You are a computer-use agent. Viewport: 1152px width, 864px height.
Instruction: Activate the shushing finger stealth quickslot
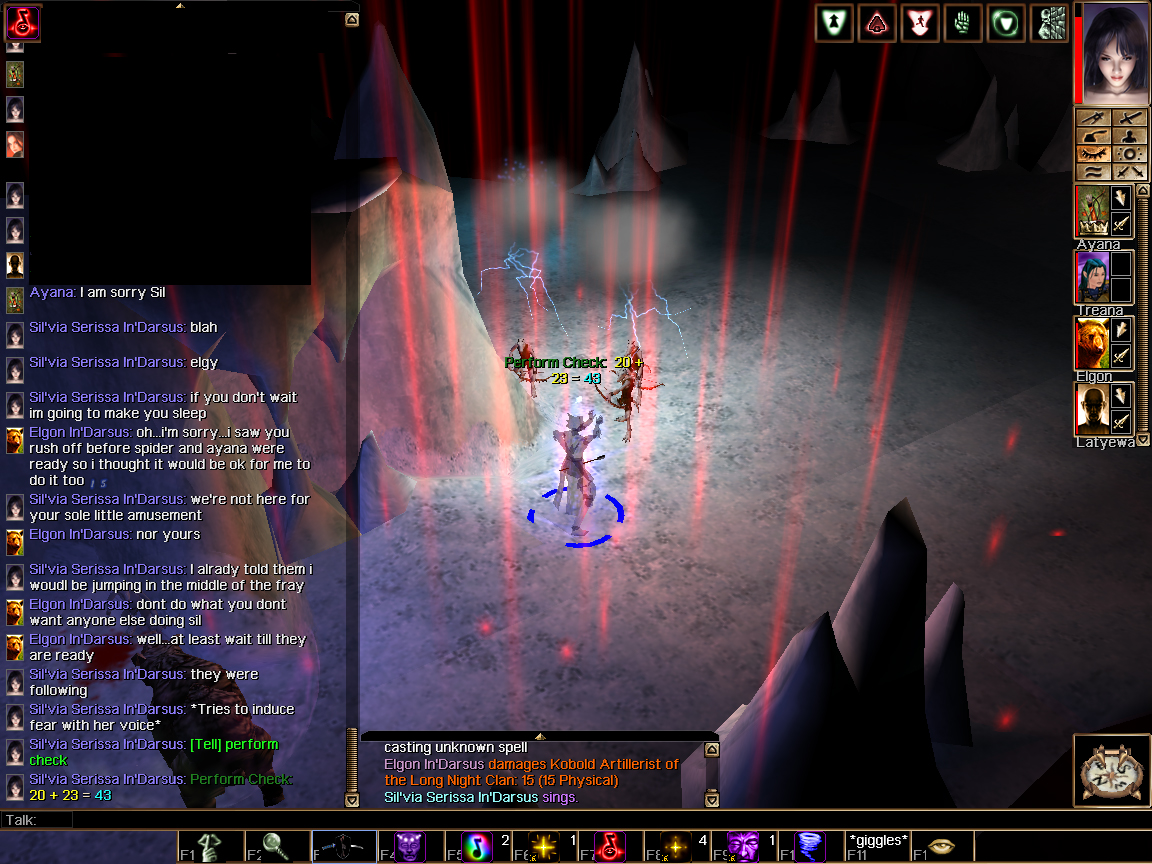pyautogui.click(x=211, y=847)
